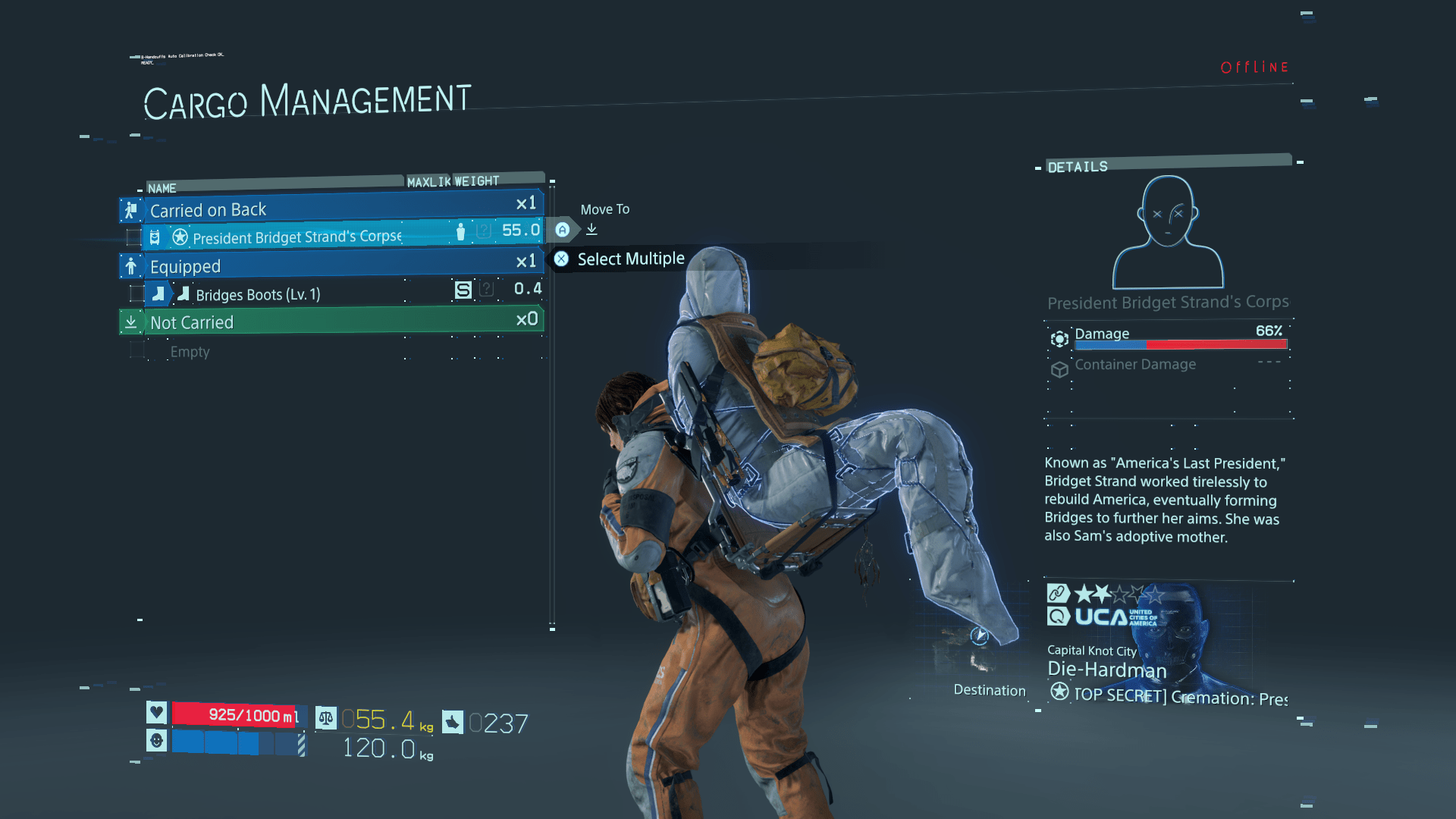Click the NAME column header

[162, 188]
